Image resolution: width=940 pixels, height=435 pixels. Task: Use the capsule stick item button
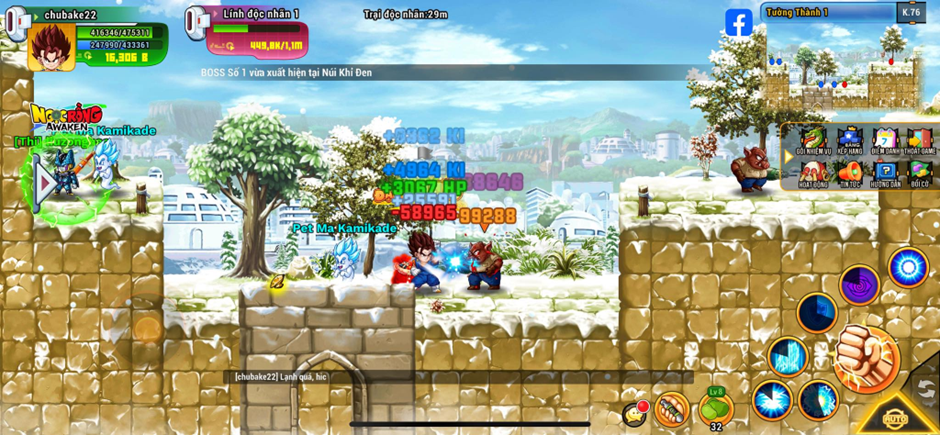pos(672,408)
